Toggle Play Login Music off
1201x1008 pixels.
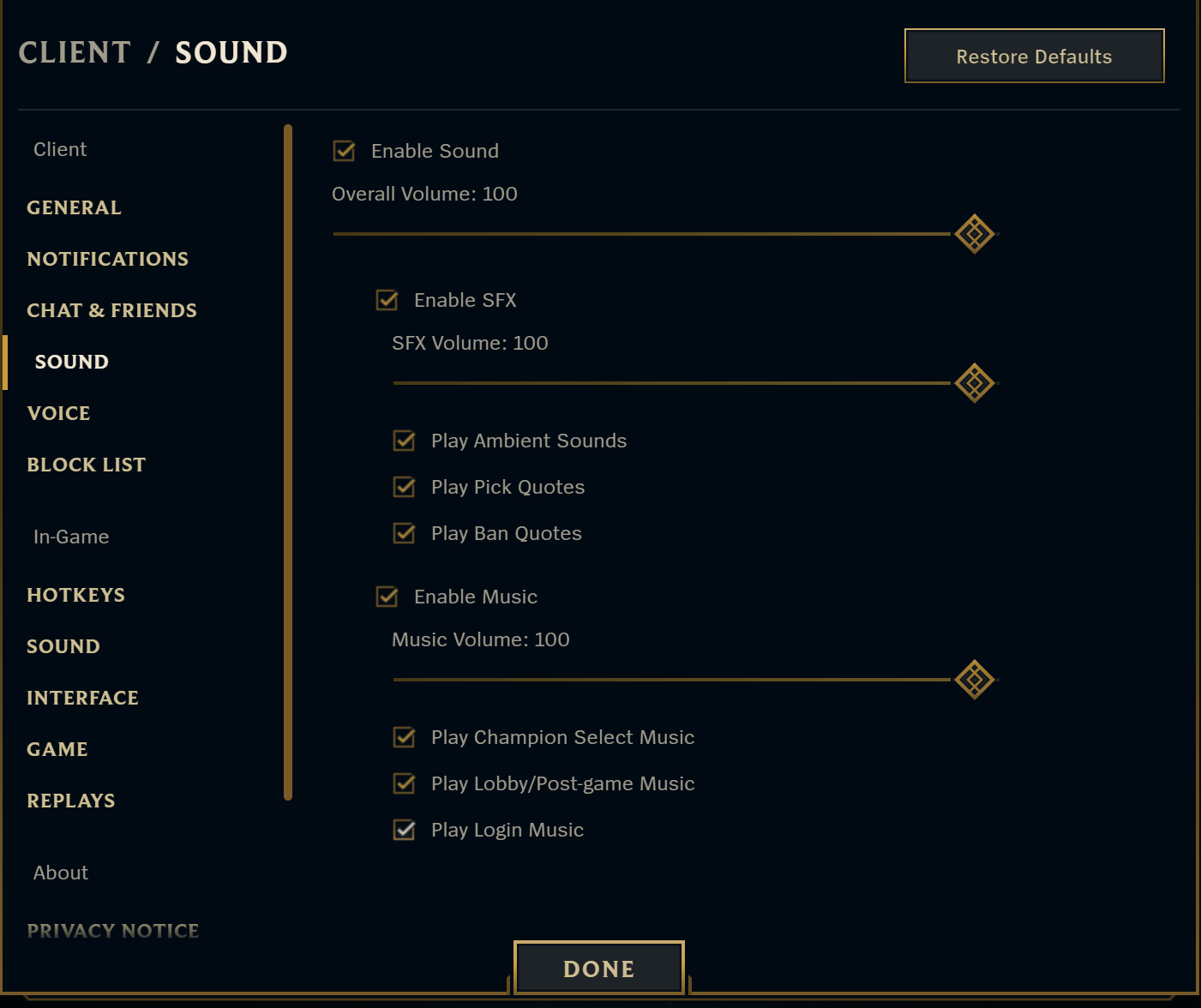(403, 830)
